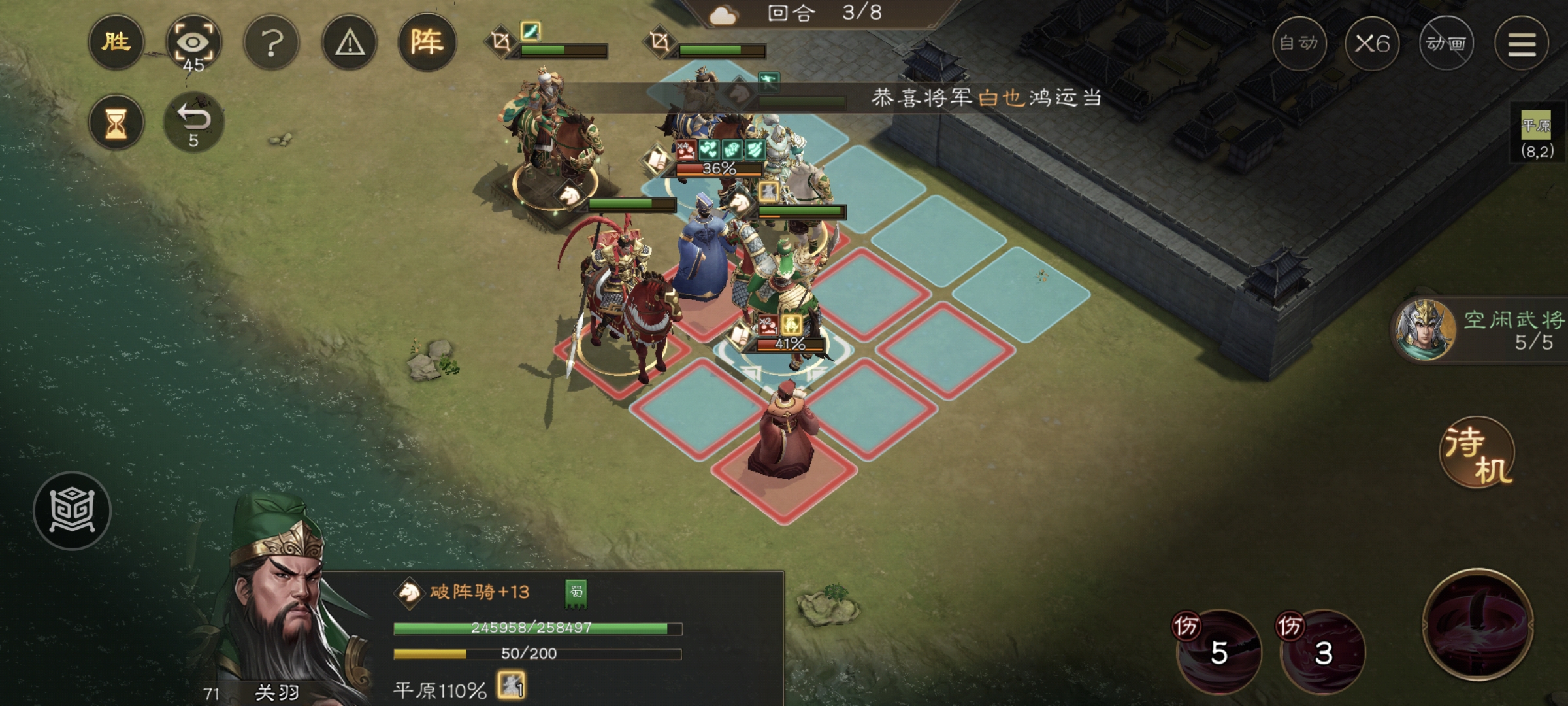Image resolution: width=1568 pixels, height=706 pixels.
Task: Open the treasure chest icon near the shore
Action: 72,511
